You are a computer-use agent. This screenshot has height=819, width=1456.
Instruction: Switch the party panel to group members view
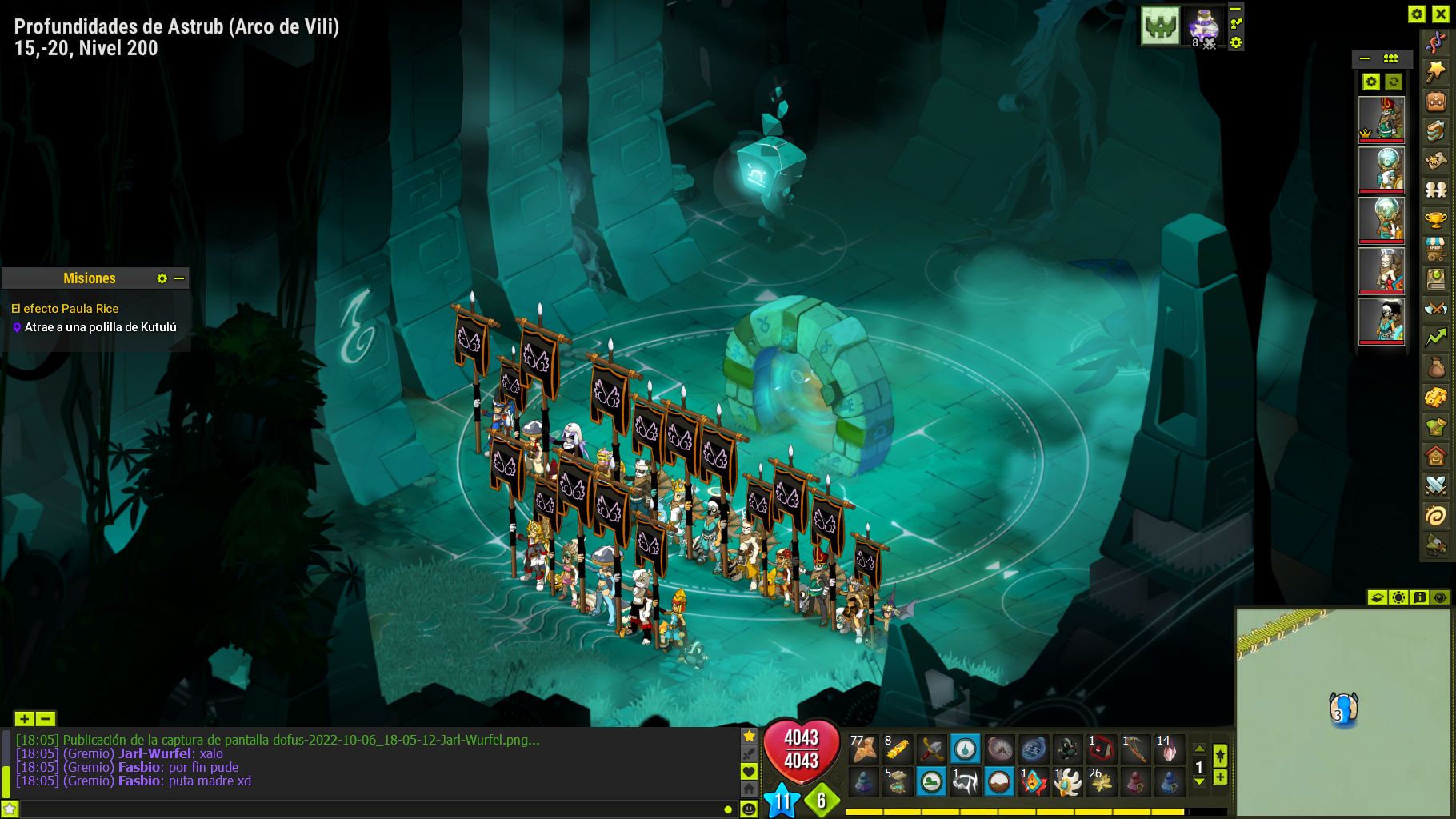point(1390,58)
